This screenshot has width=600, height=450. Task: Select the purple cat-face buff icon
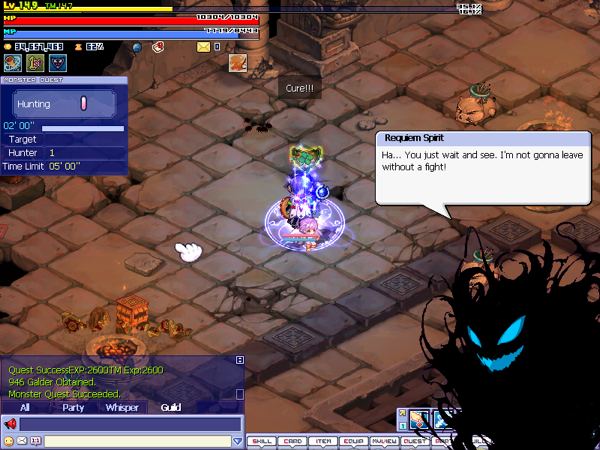[x=57, y=63]
